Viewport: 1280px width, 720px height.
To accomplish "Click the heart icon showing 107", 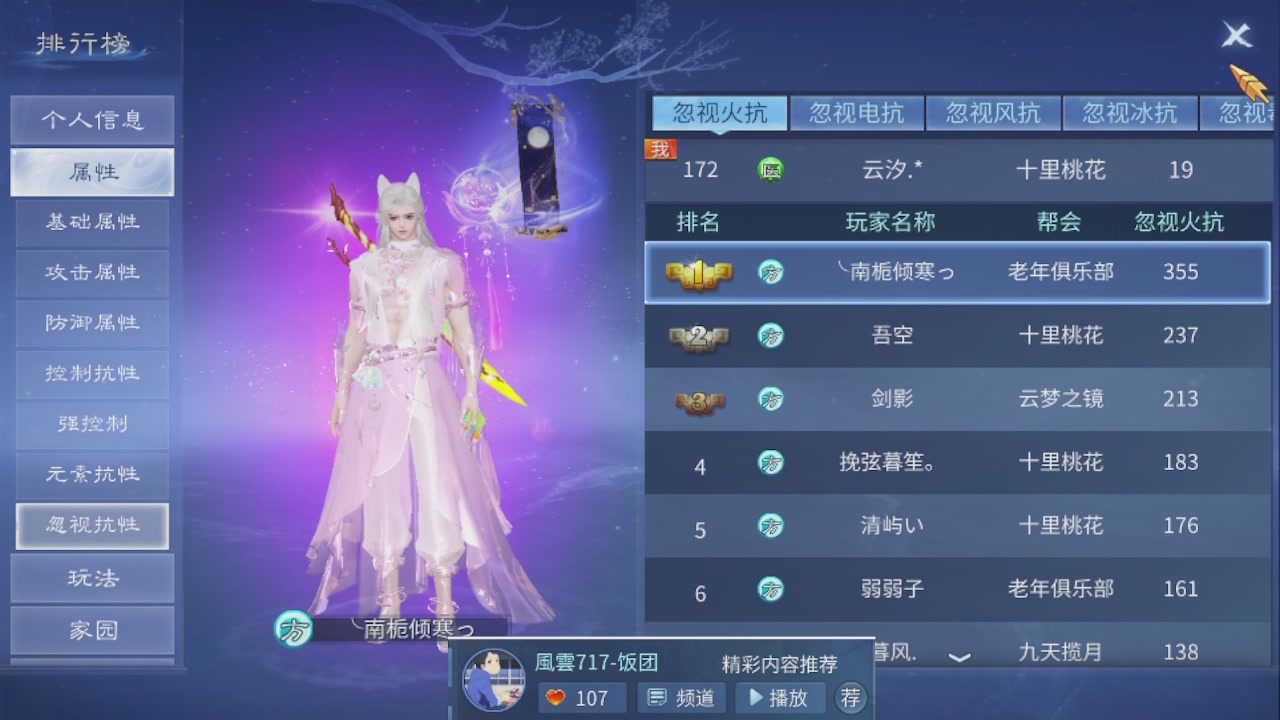I will point(556,698).
